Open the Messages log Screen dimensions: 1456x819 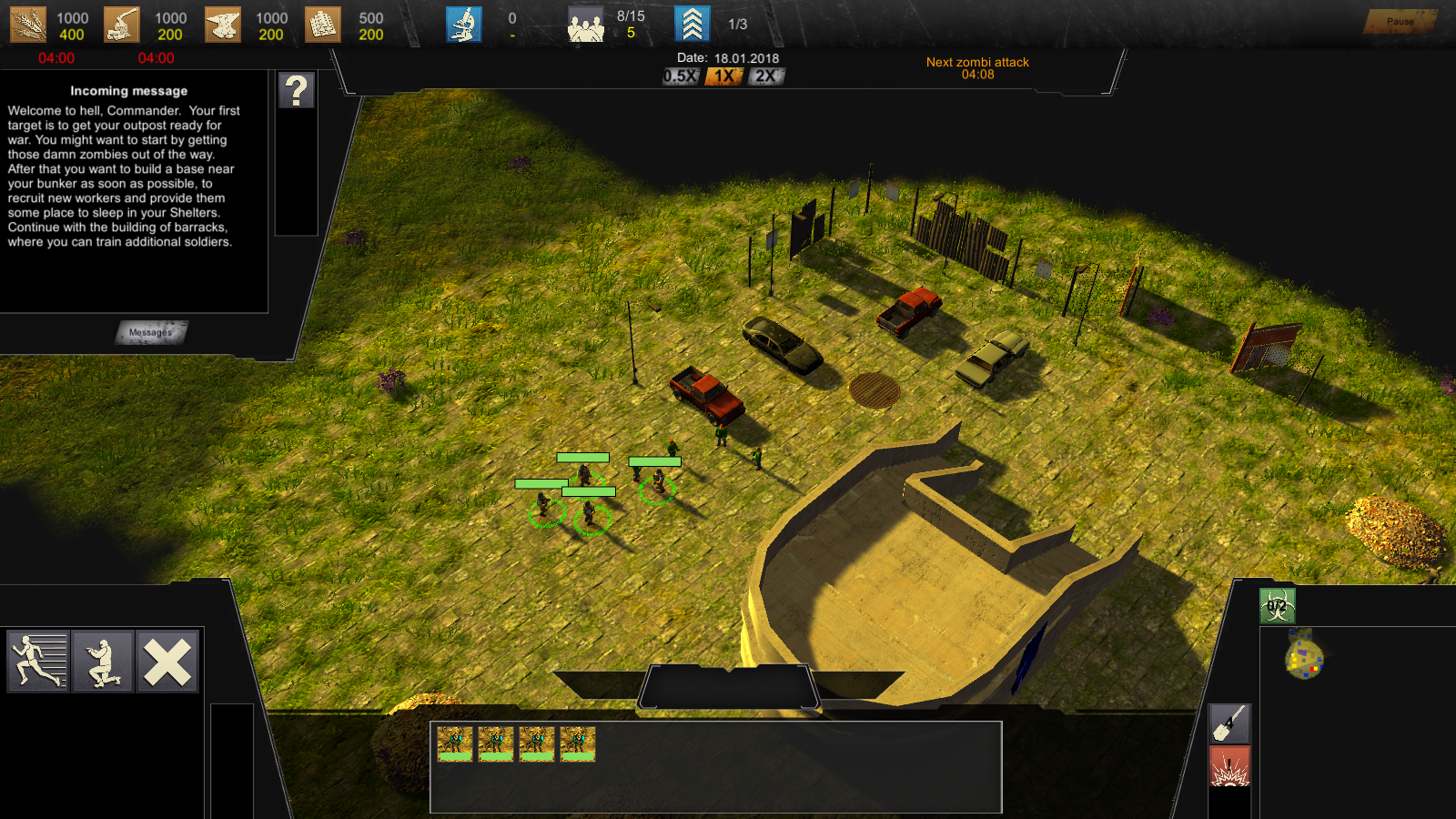151,332
